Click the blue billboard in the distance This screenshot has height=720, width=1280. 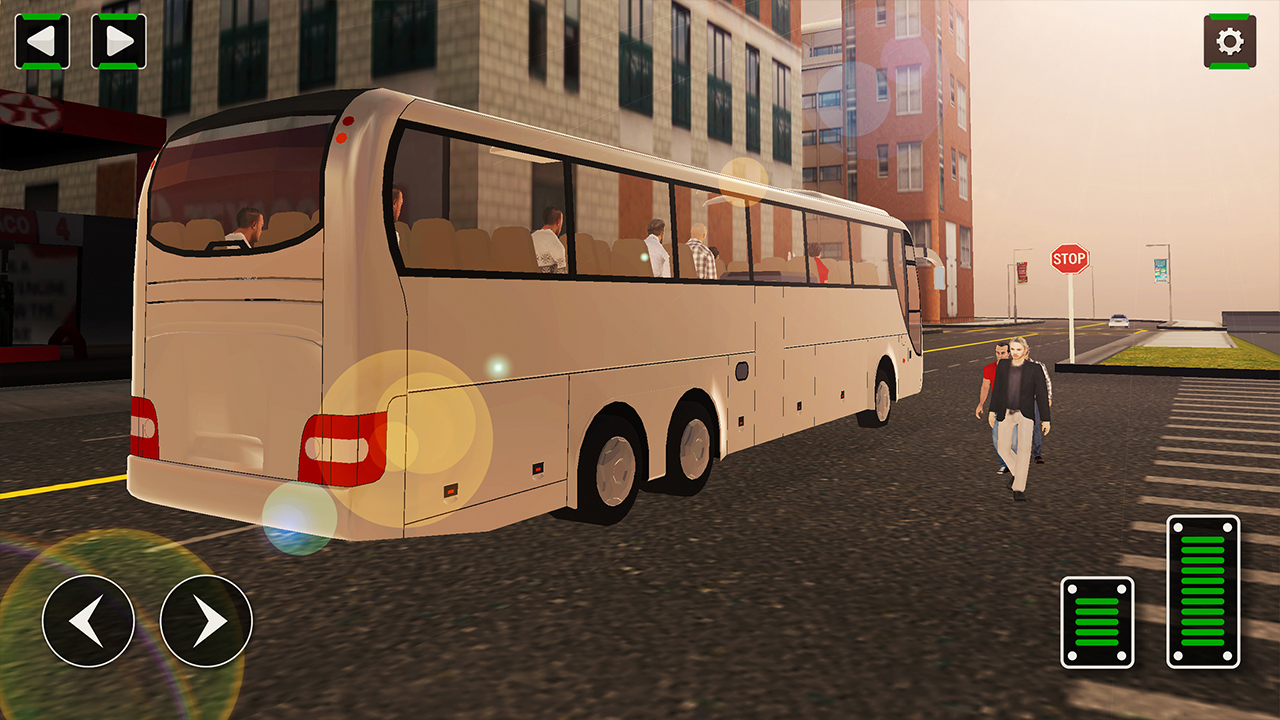click(1160, 270)
